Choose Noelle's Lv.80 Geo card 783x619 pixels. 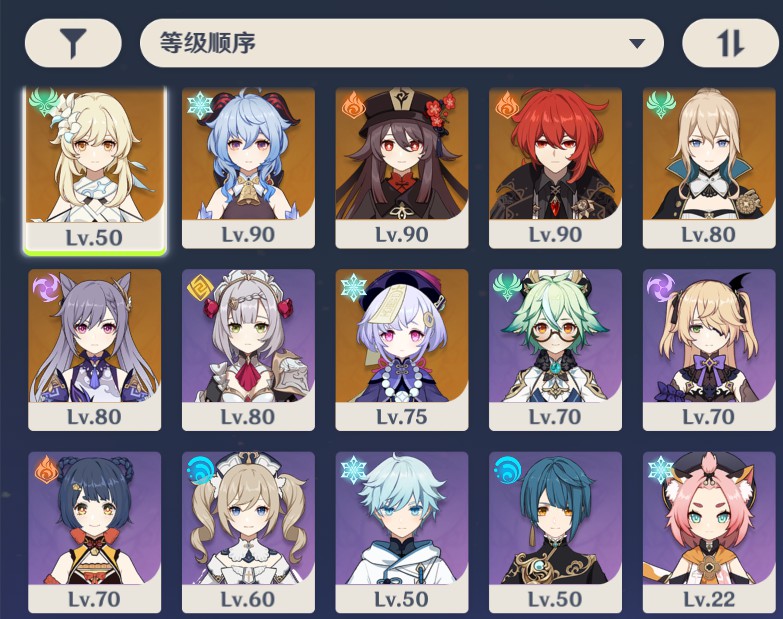[x=248, y=348]
